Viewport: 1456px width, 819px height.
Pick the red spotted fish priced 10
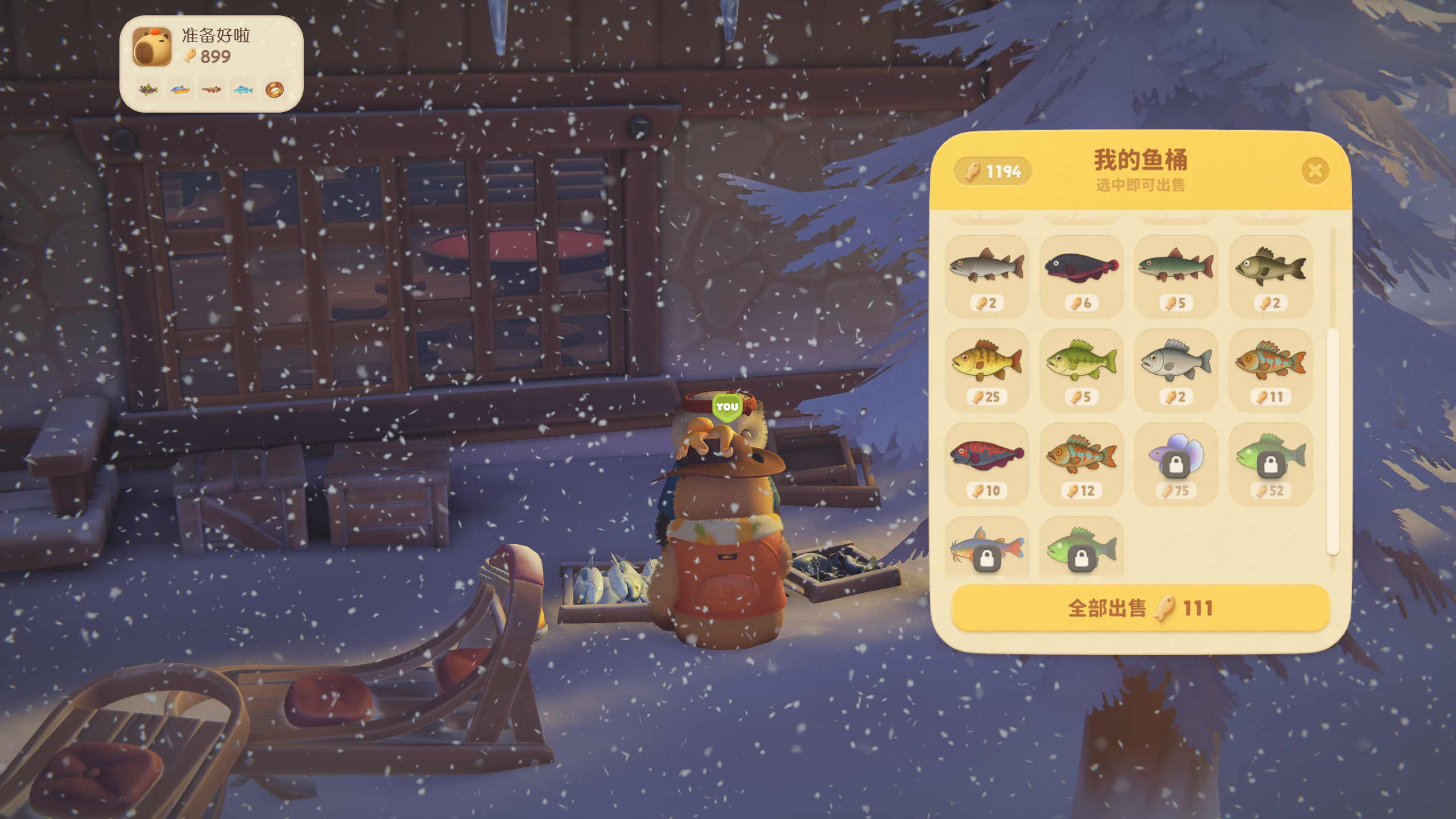(987, 462)
